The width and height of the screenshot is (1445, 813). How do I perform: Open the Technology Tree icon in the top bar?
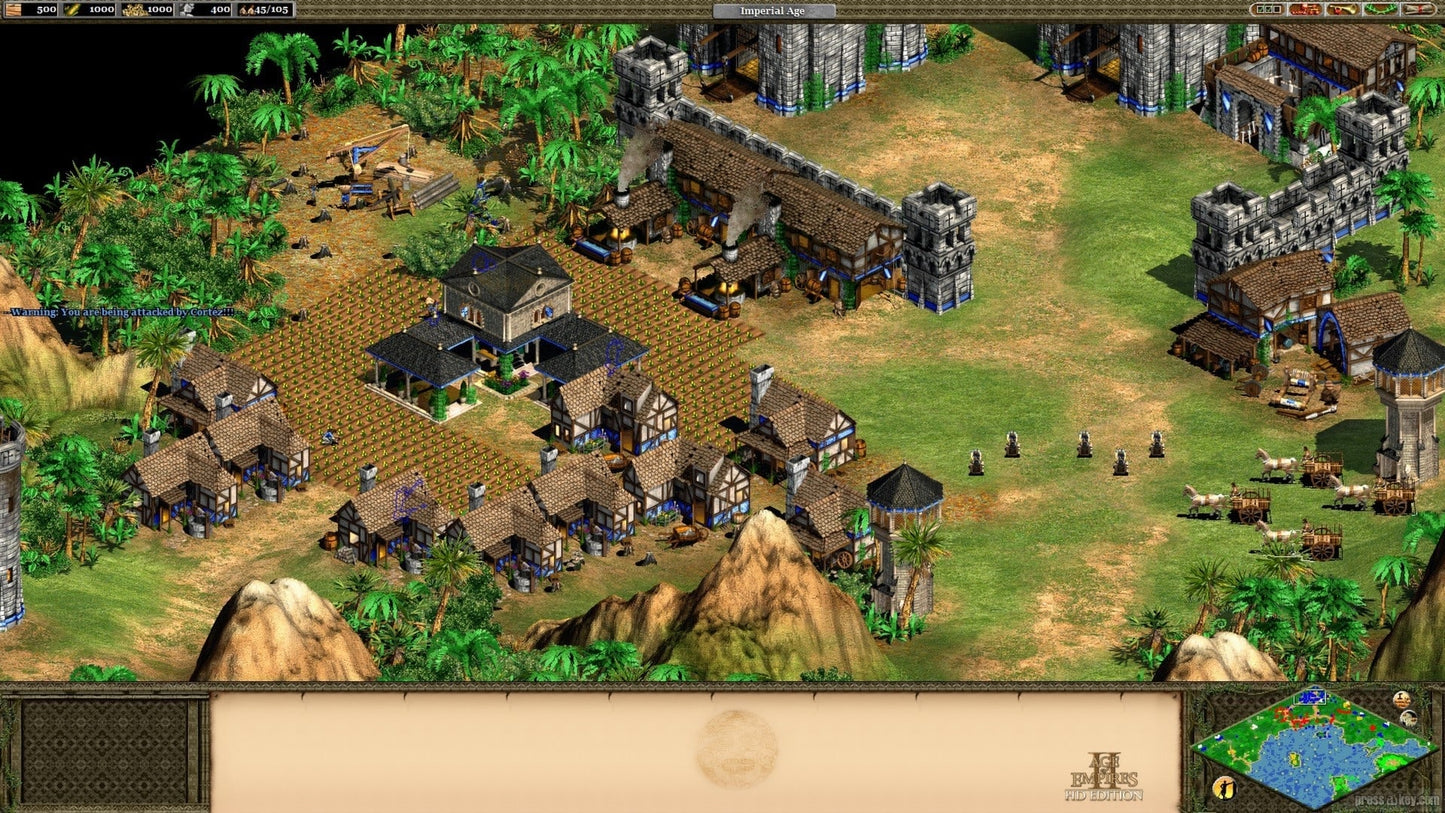point(1305,9)
